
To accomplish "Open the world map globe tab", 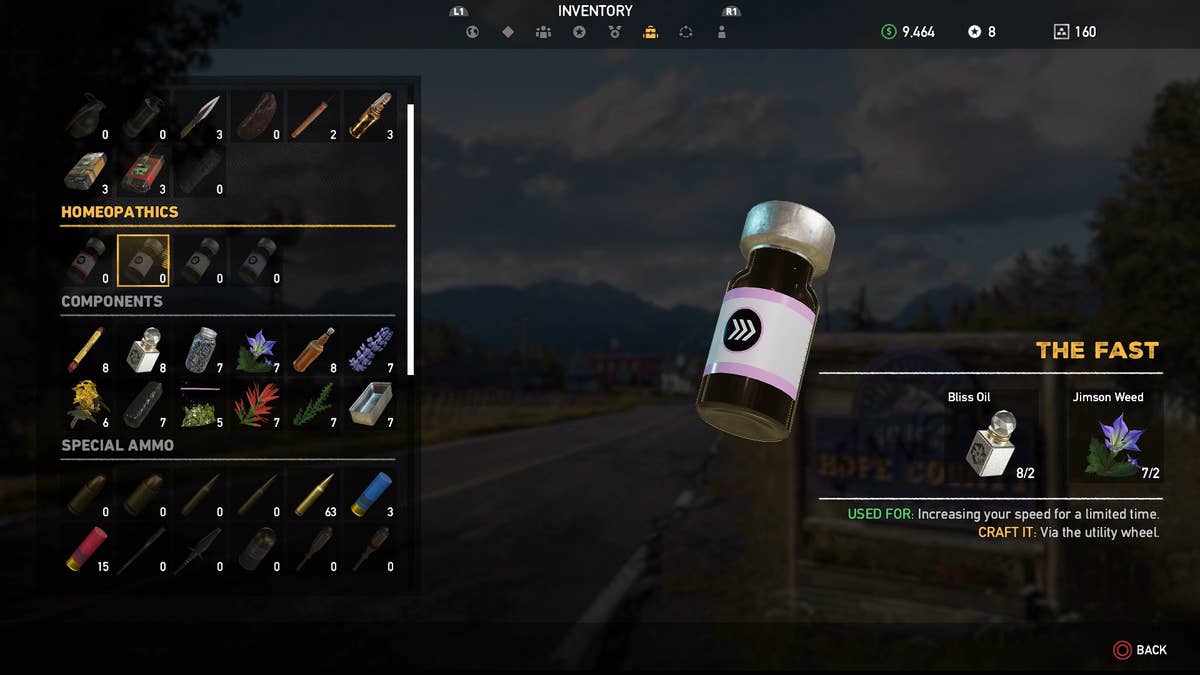I will pos(472,32).
